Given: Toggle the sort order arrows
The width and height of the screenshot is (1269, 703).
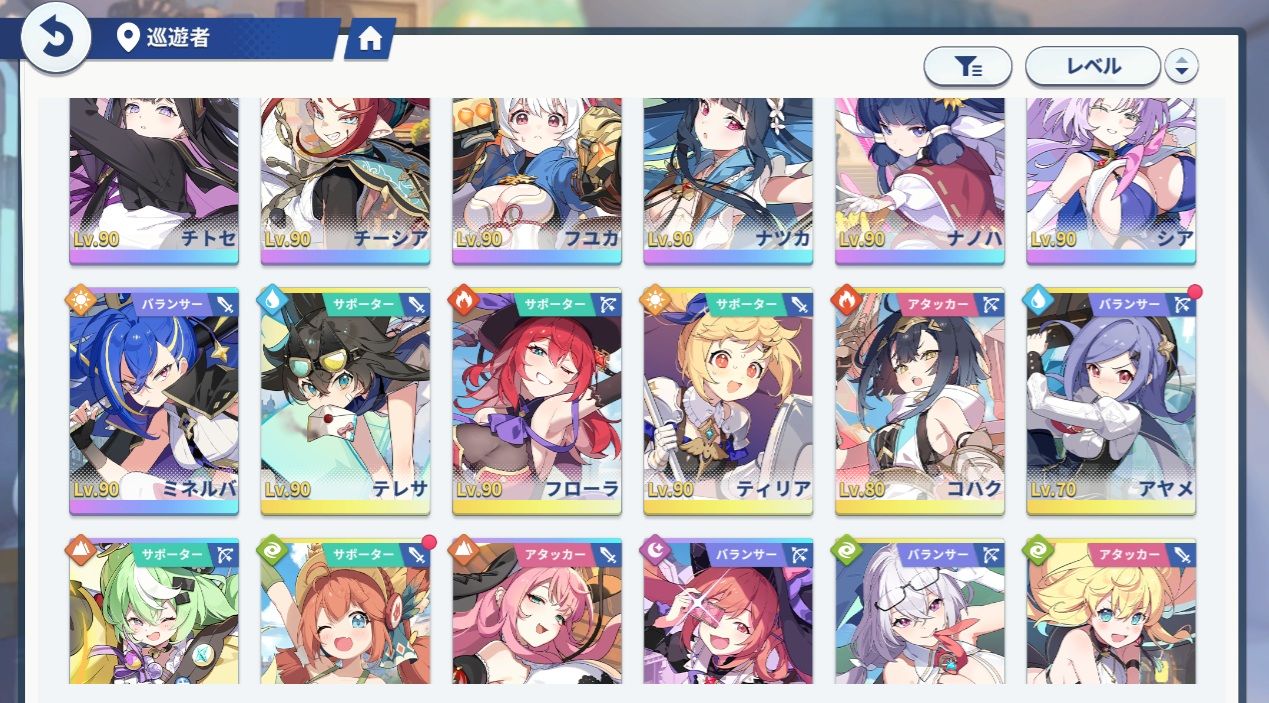Looking at the screenshot, I should pyautogui.click(x=1182, y=67).
